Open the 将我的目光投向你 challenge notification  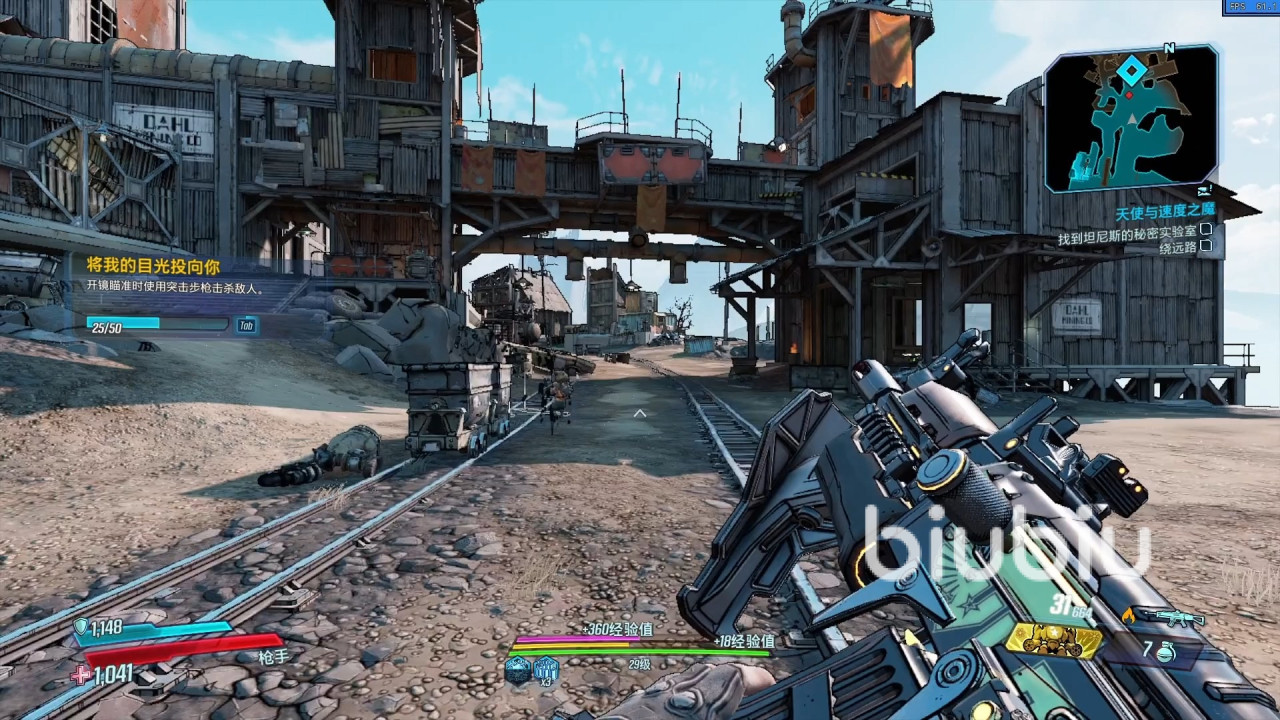pos(153,266)
